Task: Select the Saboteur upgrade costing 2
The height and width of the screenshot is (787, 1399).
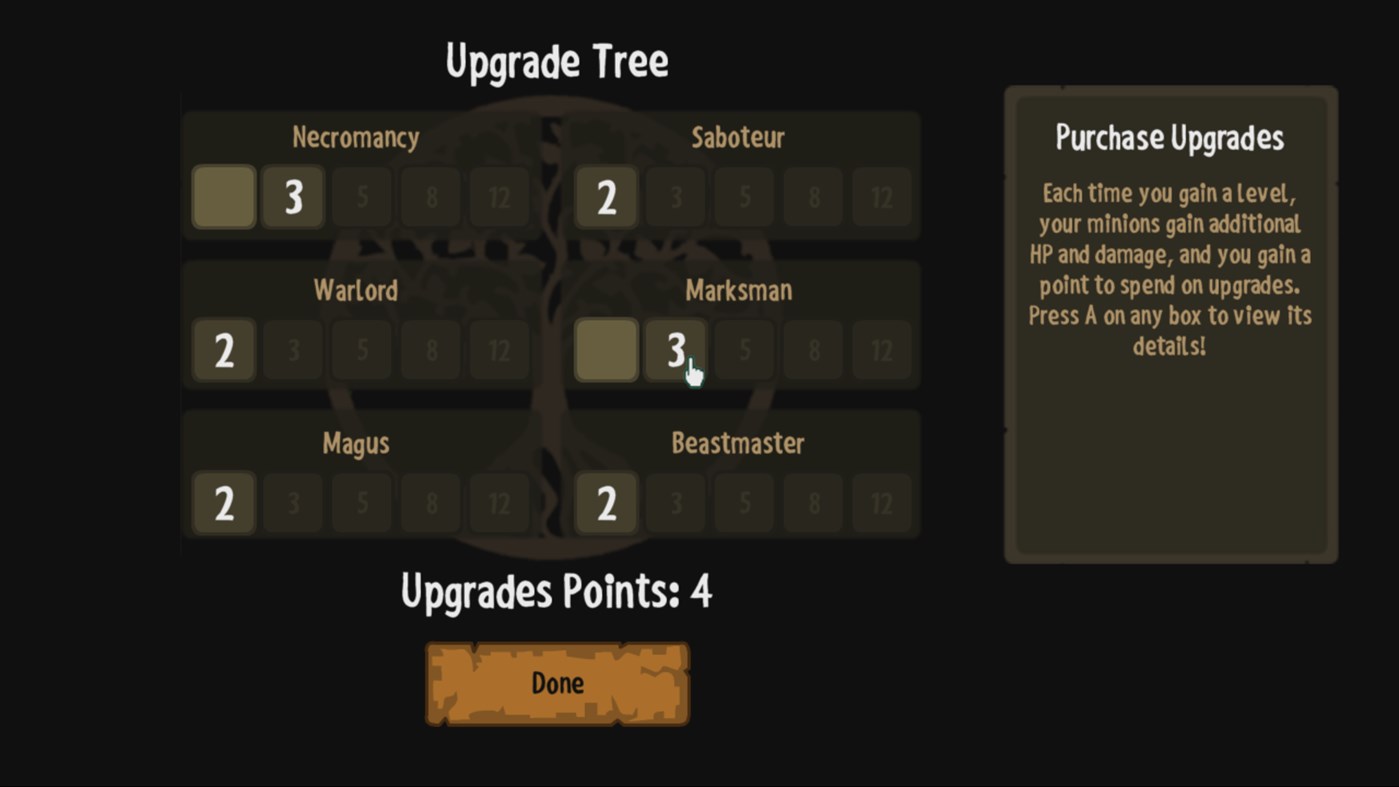Action: (x=606, y=197)
